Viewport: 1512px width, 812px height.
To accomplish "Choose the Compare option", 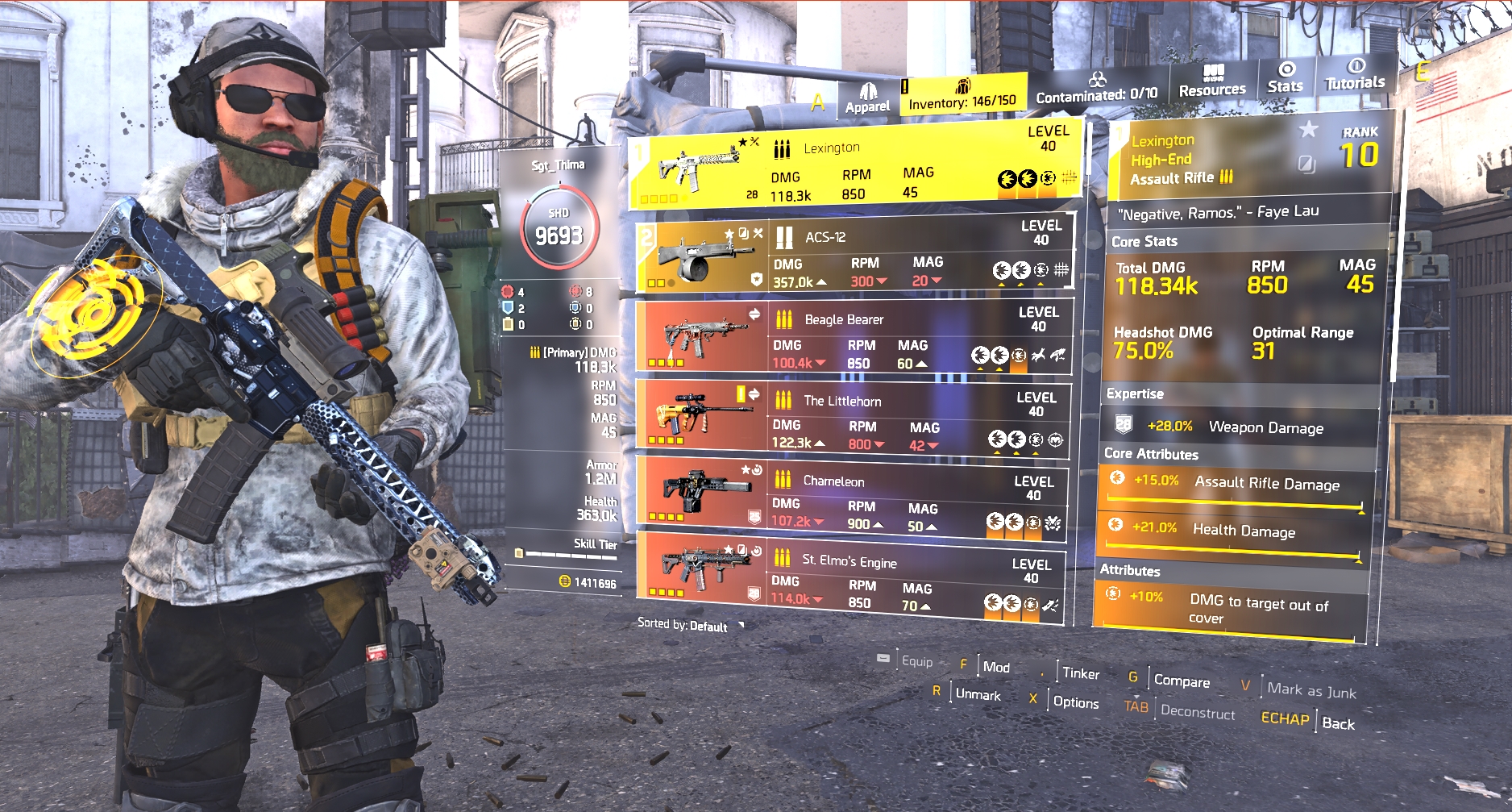I will tap(1181, 681).
